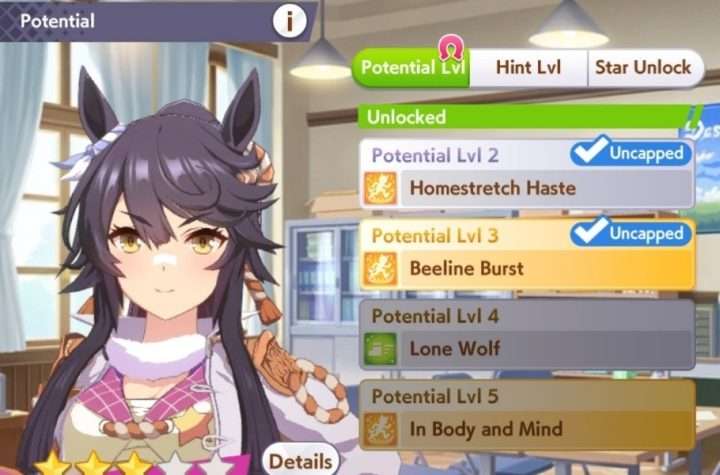Switch to the Potential Lvl tab
The image size is (720, 475).
coord(411,68)
